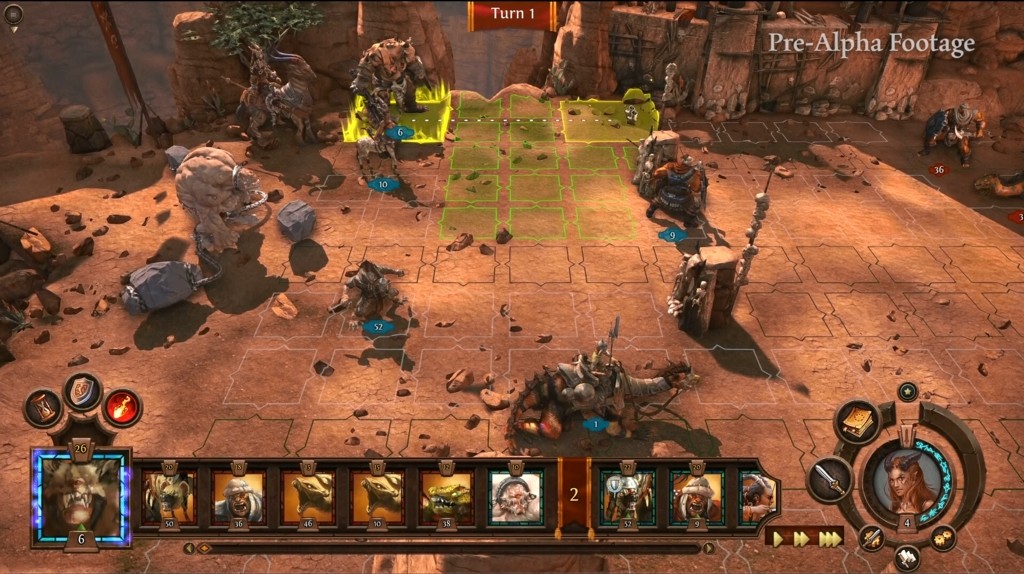Click the hero sword attack button

click(829, 478)
